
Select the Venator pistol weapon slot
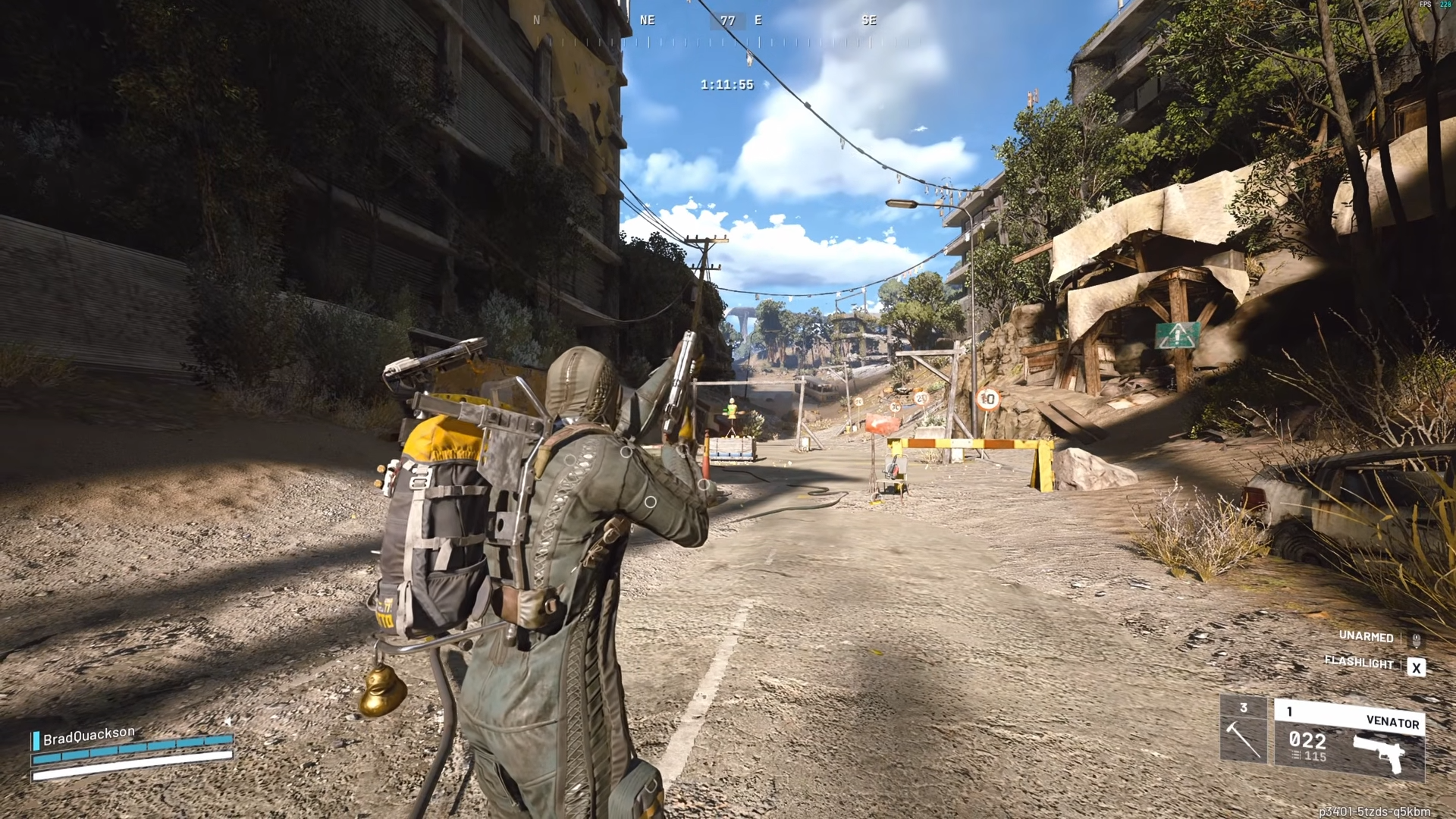click(1349, 739)
